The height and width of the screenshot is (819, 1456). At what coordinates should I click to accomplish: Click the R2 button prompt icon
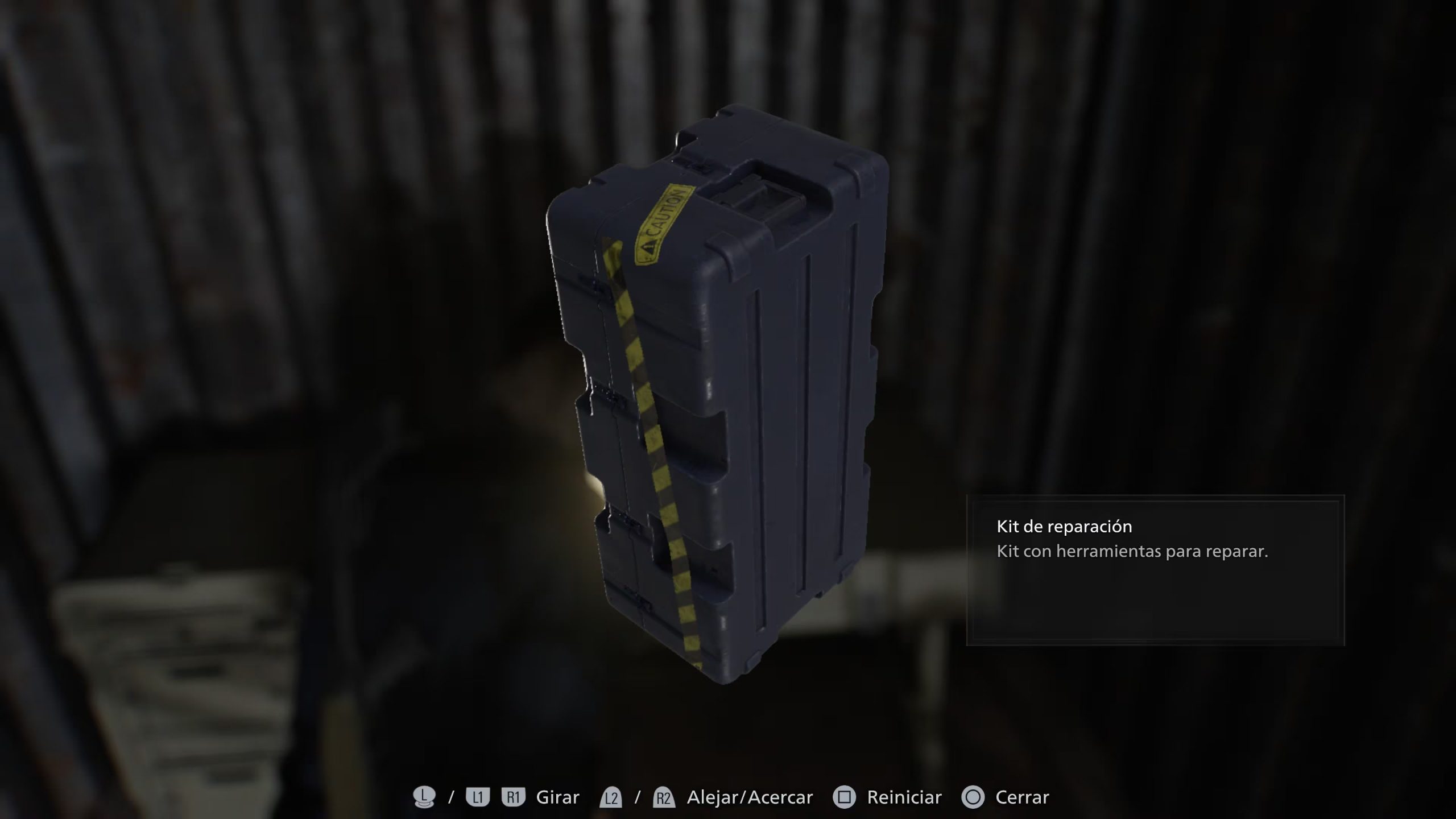[x=665, y=797]
